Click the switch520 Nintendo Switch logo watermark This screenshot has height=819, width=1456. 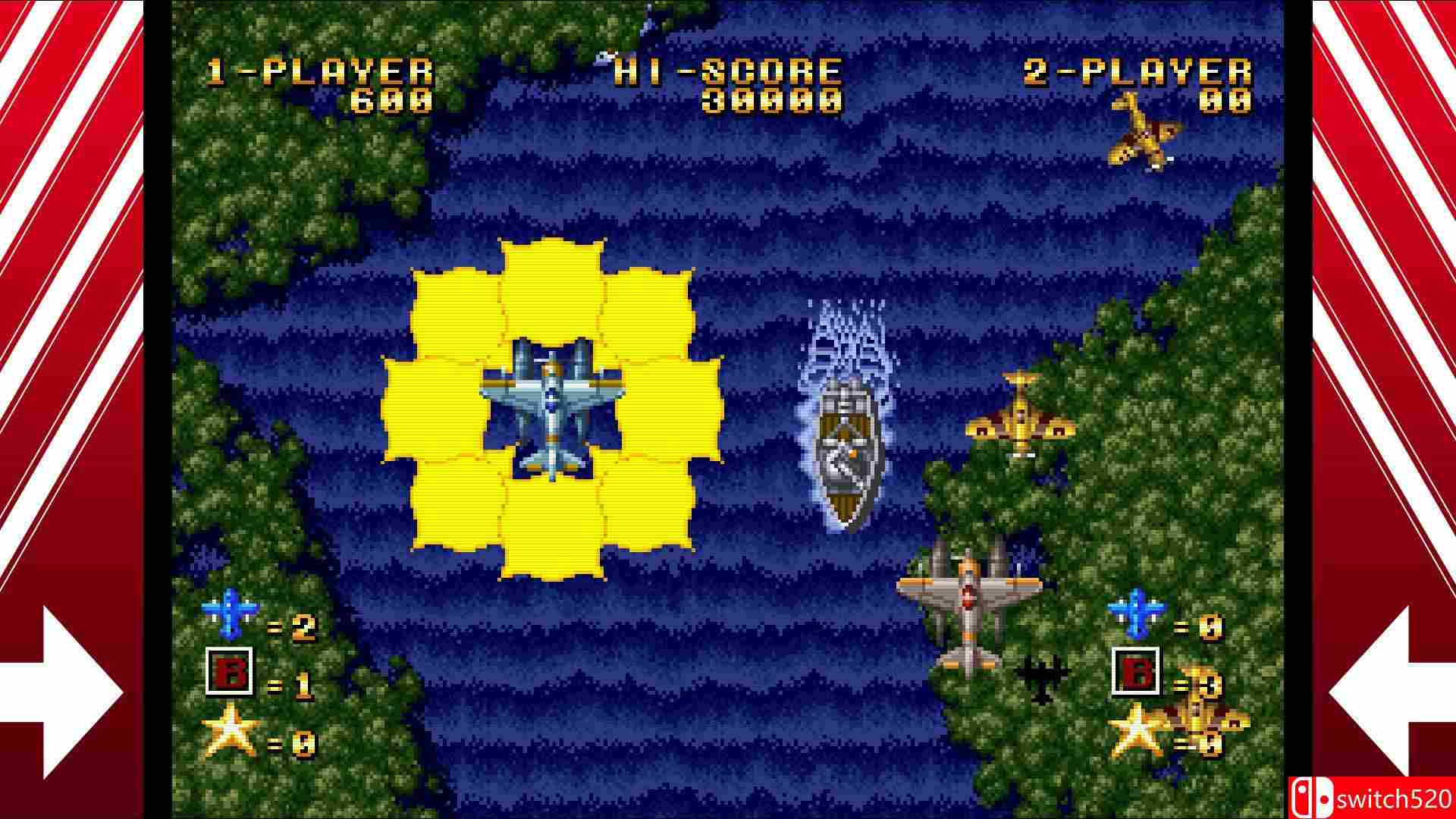point(1365,796)
